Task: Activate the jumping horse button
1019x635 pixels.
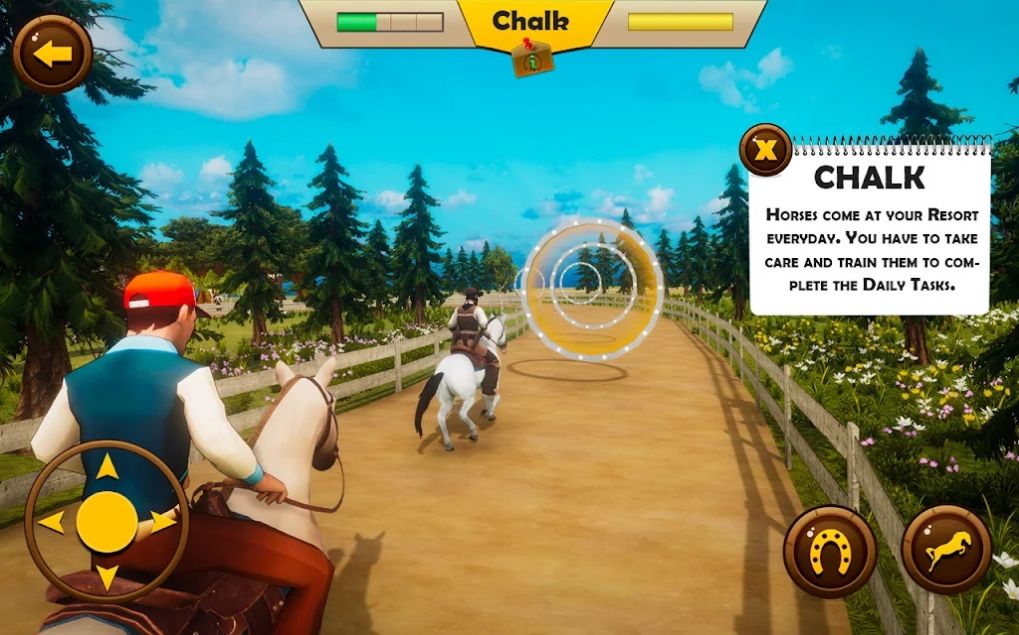Action: [946, 550]
